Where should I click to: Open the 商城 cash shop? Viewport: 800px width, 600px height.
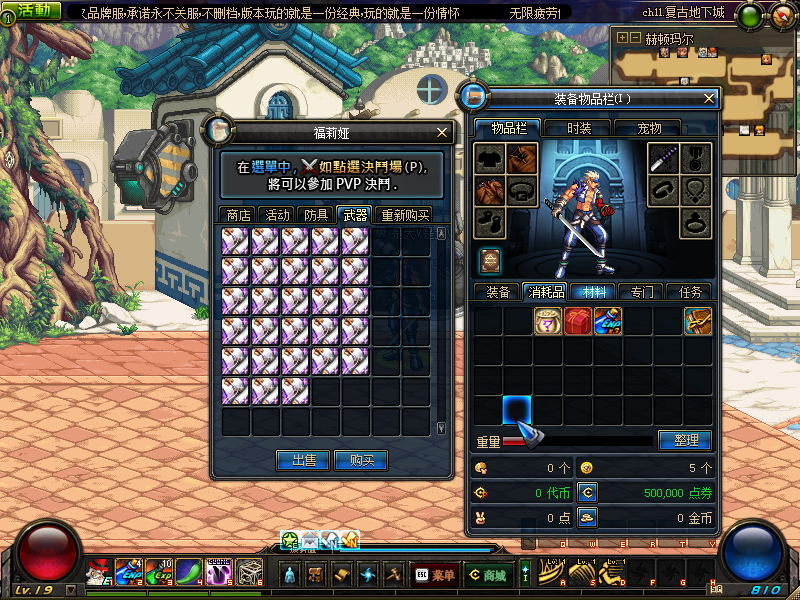click(x=487, y=575)
